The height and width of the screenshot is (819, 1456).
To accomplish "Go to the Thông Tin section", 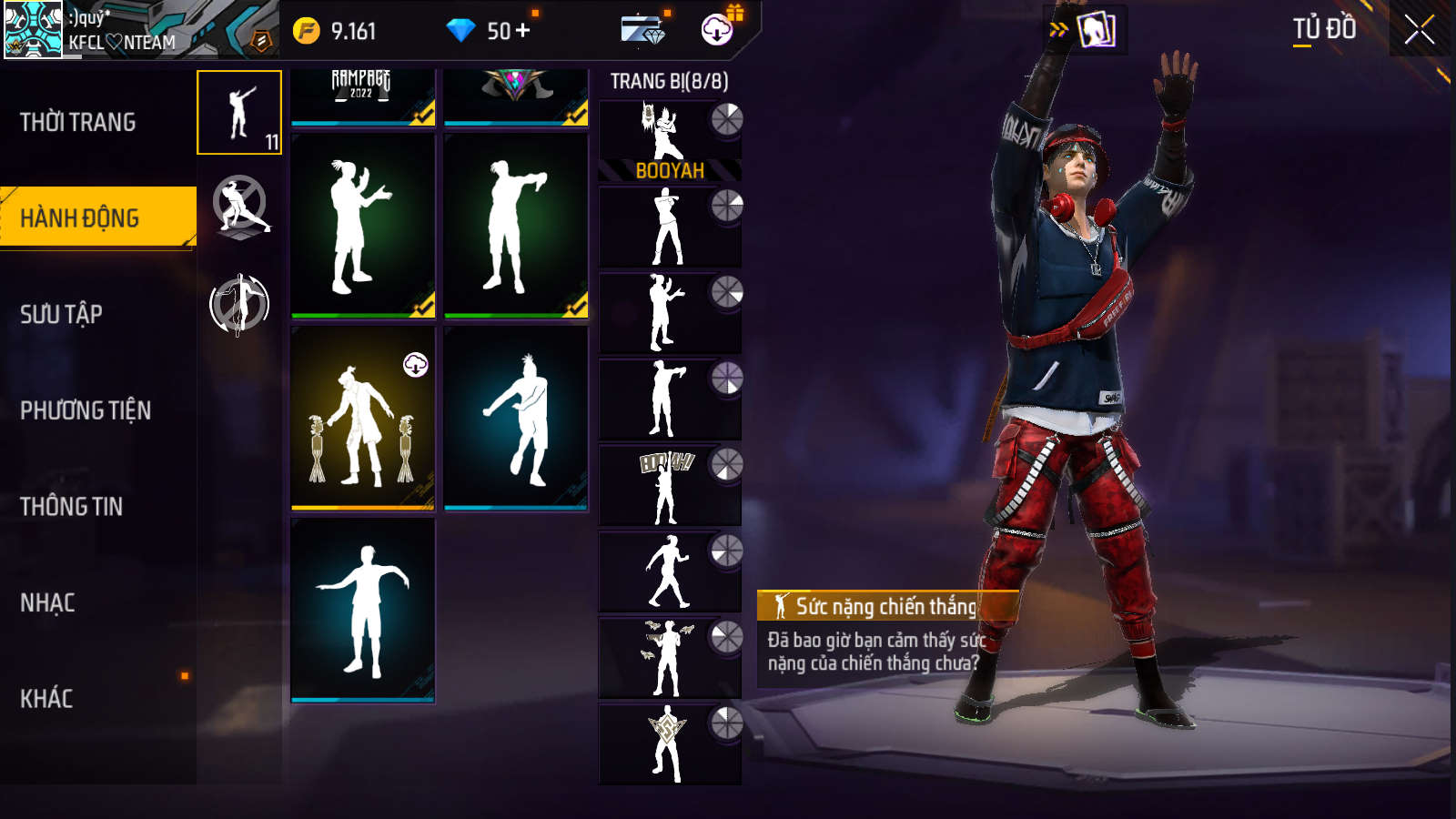I will click(x=71, y=507).
